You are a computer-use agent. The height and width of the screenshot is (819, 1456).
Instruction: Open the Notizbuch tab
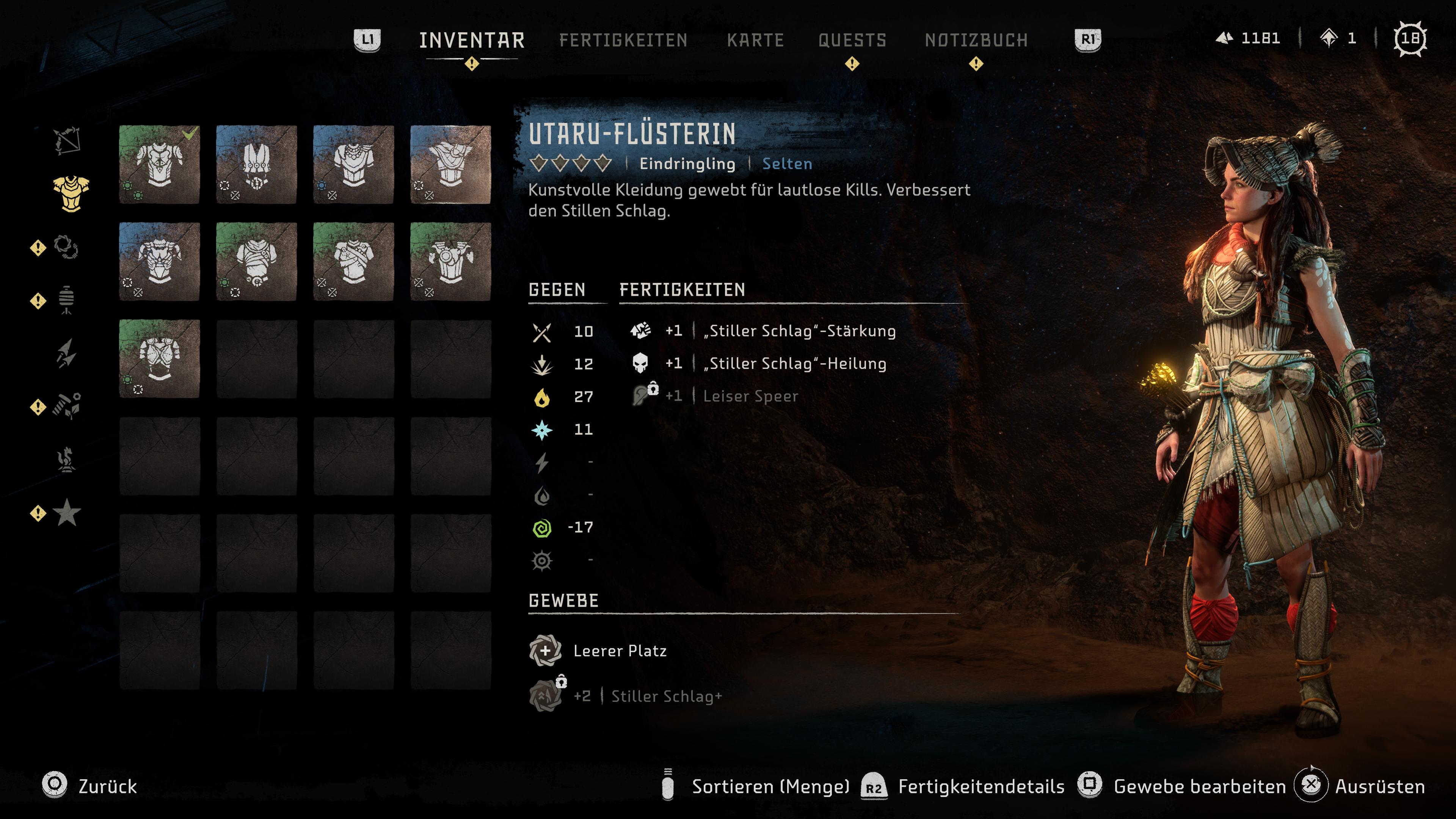976,40
